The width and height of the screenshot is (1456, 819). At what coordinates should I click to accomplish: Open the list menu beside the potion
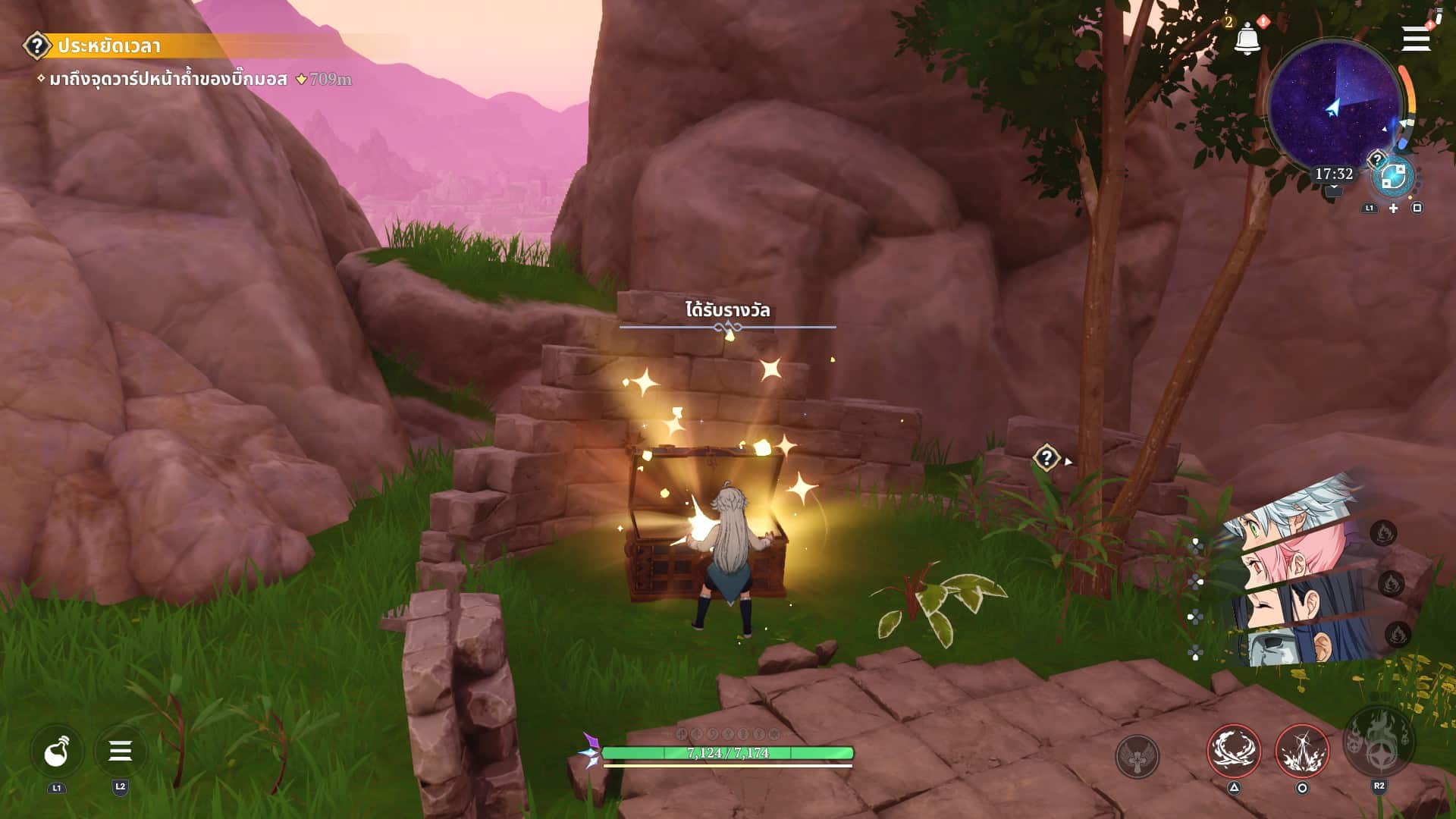pos(120,752)
